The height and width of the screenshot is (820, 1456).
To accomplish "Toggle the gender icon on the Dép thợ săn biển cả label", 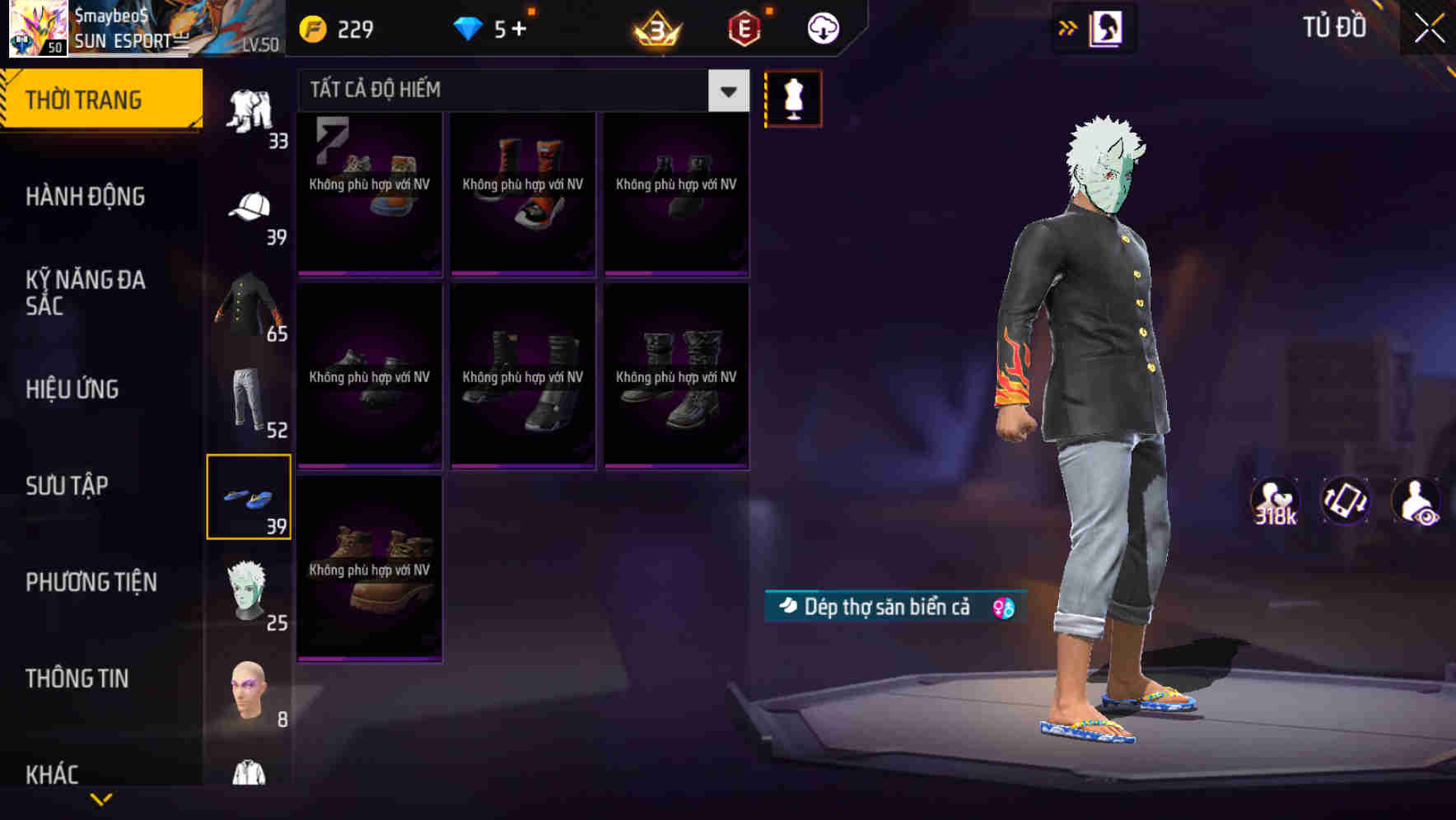I will tap(998, 606).
